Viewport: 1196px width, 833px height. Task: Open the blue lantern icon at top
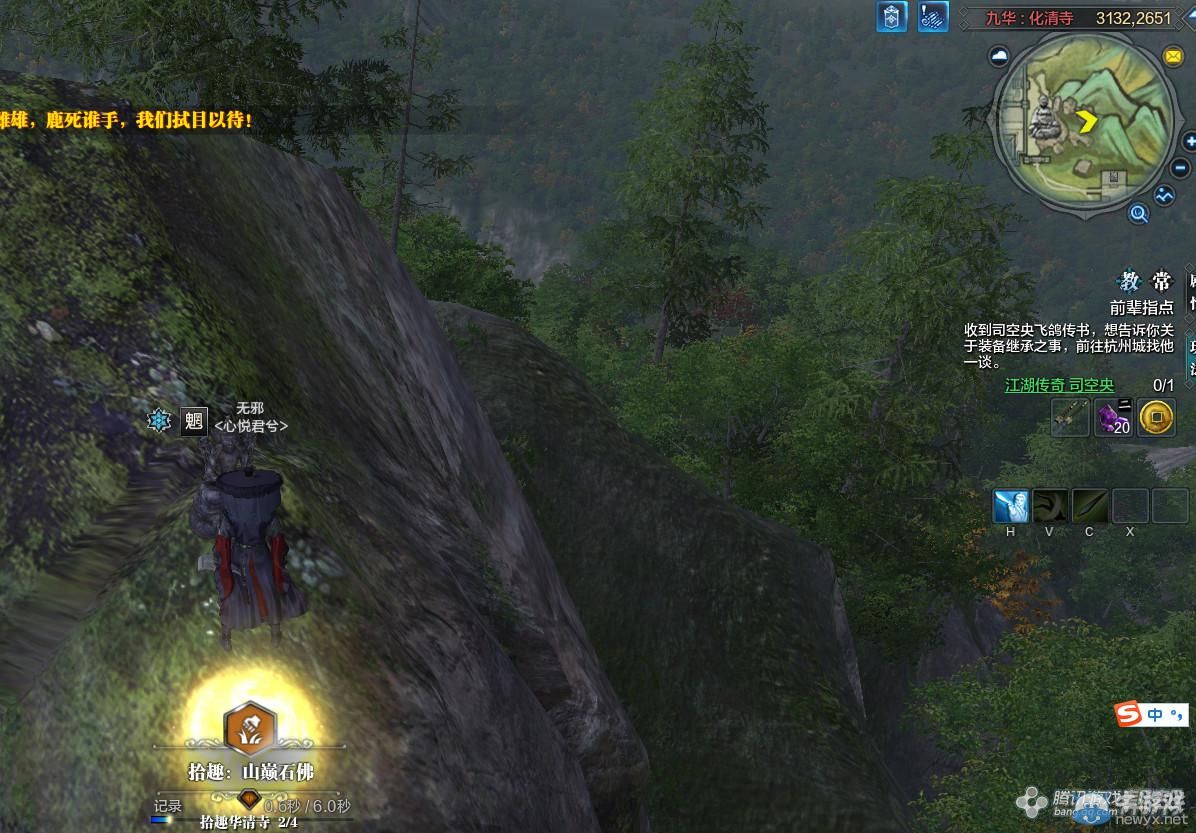tap(891, 17)
